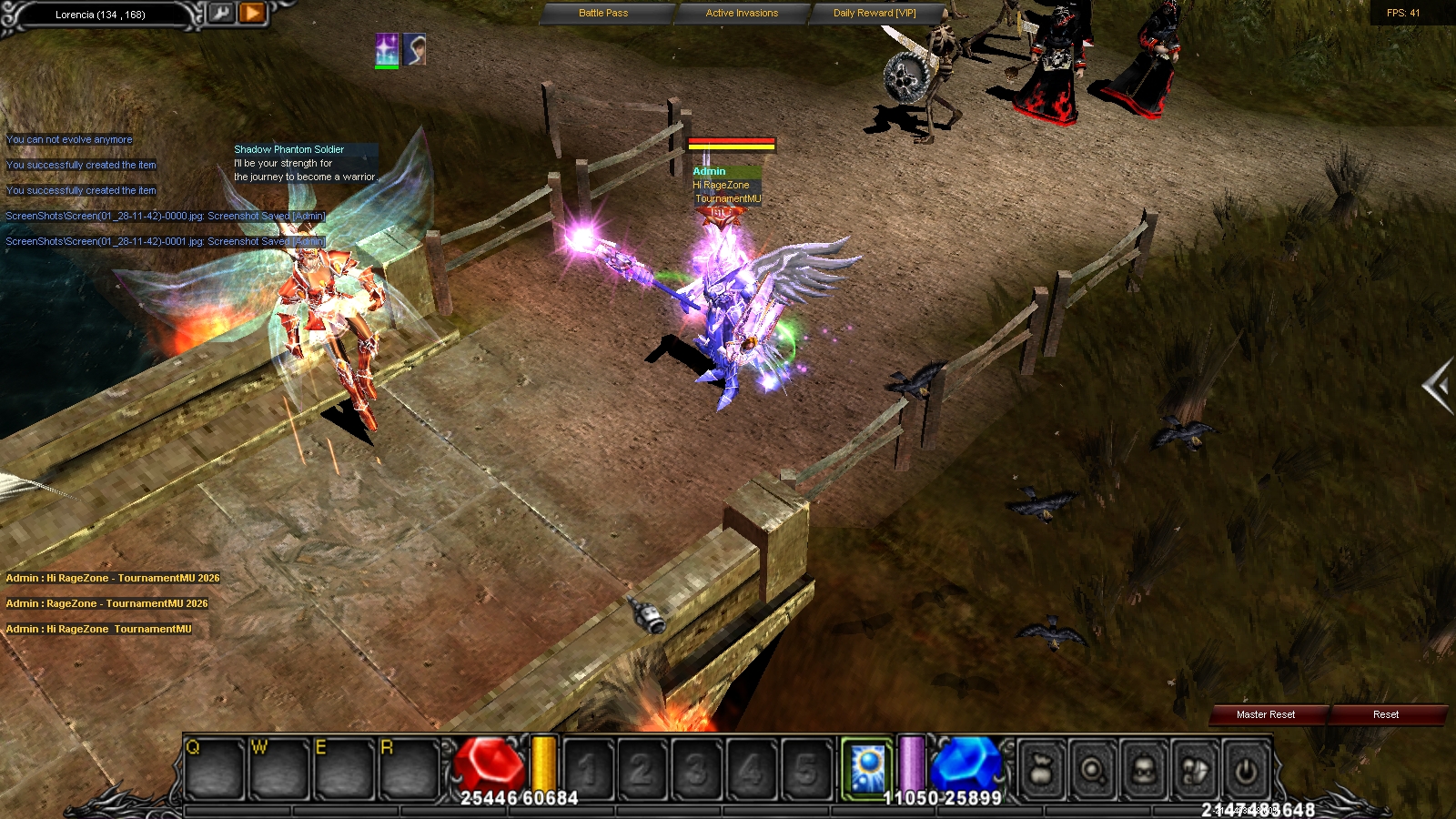This screenshot has height=819, width=1456.
Task: Click the Reset button
Action: (1385, 714)
